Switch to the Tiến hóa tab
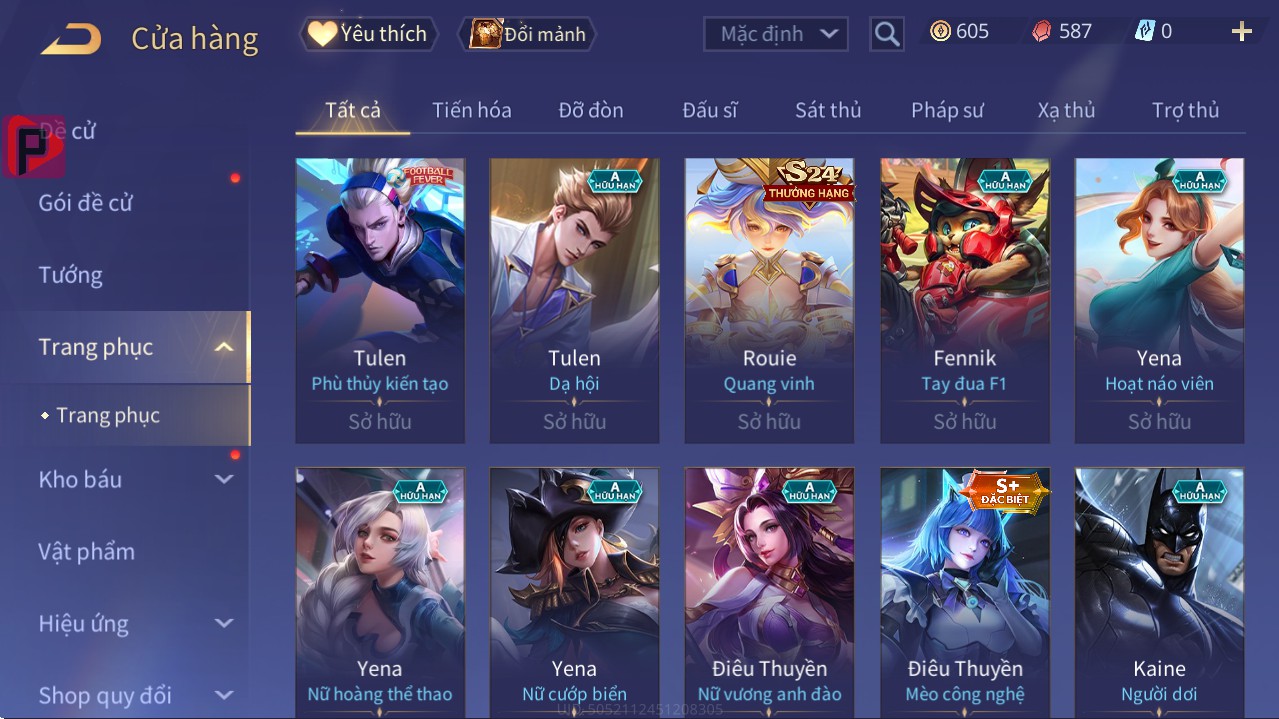The width and height of the screenshot is (1279, 719). click(x=471, y=110)
